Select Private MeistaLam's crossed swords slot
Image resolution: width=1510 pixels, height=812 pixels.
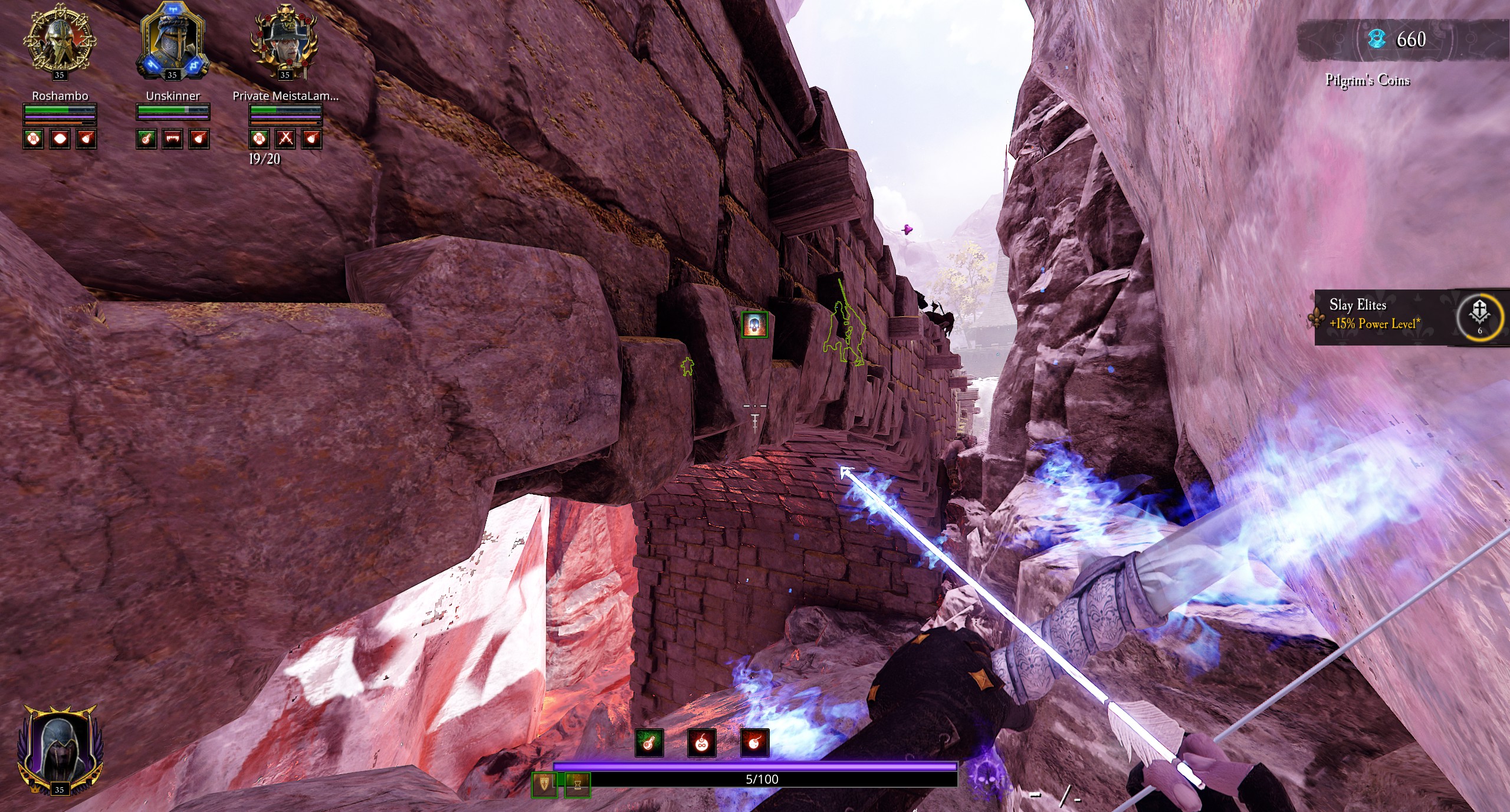pyautogui.click(x=285, y=139)
